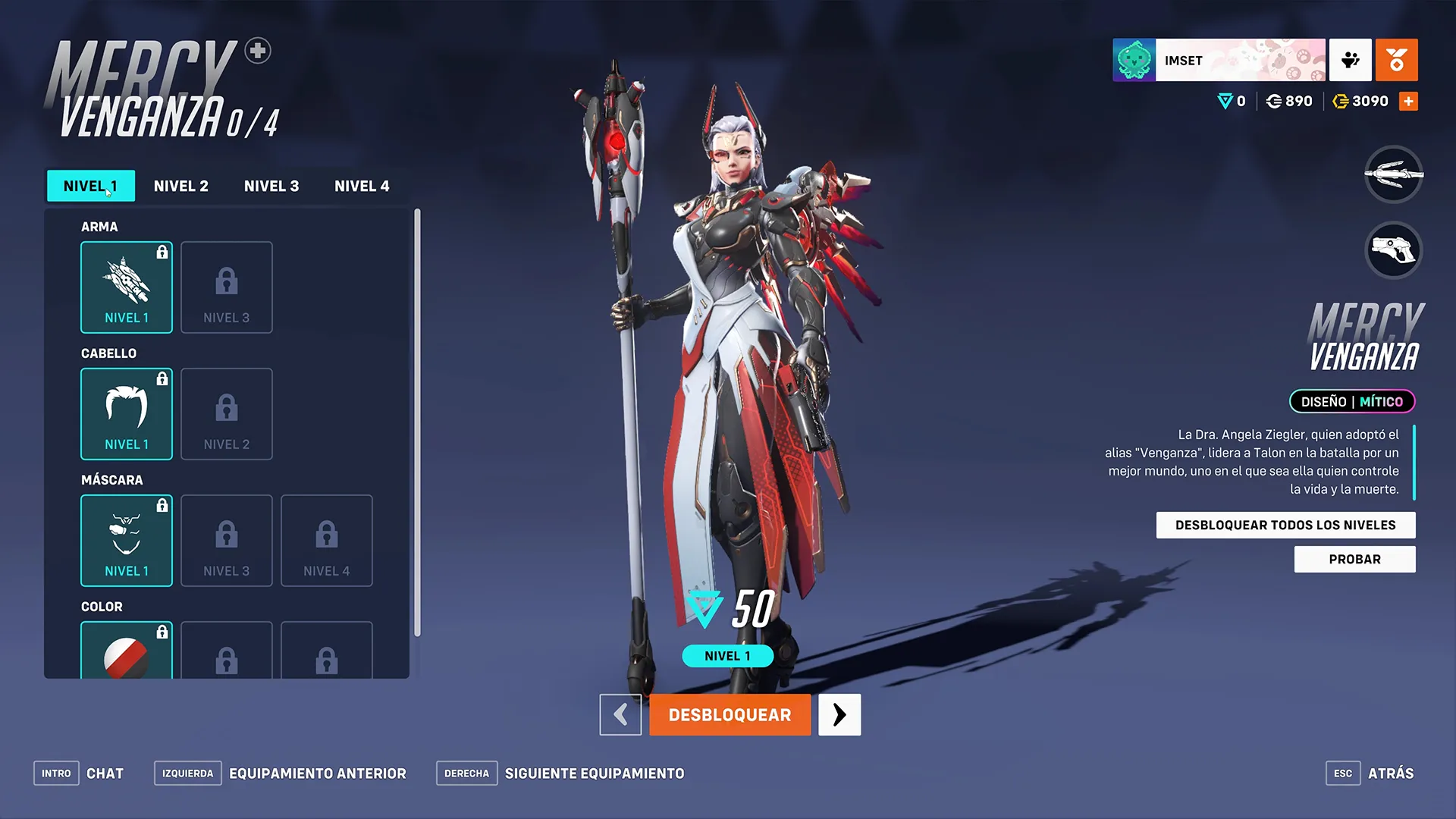Pick the locked Arma Nivel 3 tile
The image size is (1456, 819).
[227, 287]
